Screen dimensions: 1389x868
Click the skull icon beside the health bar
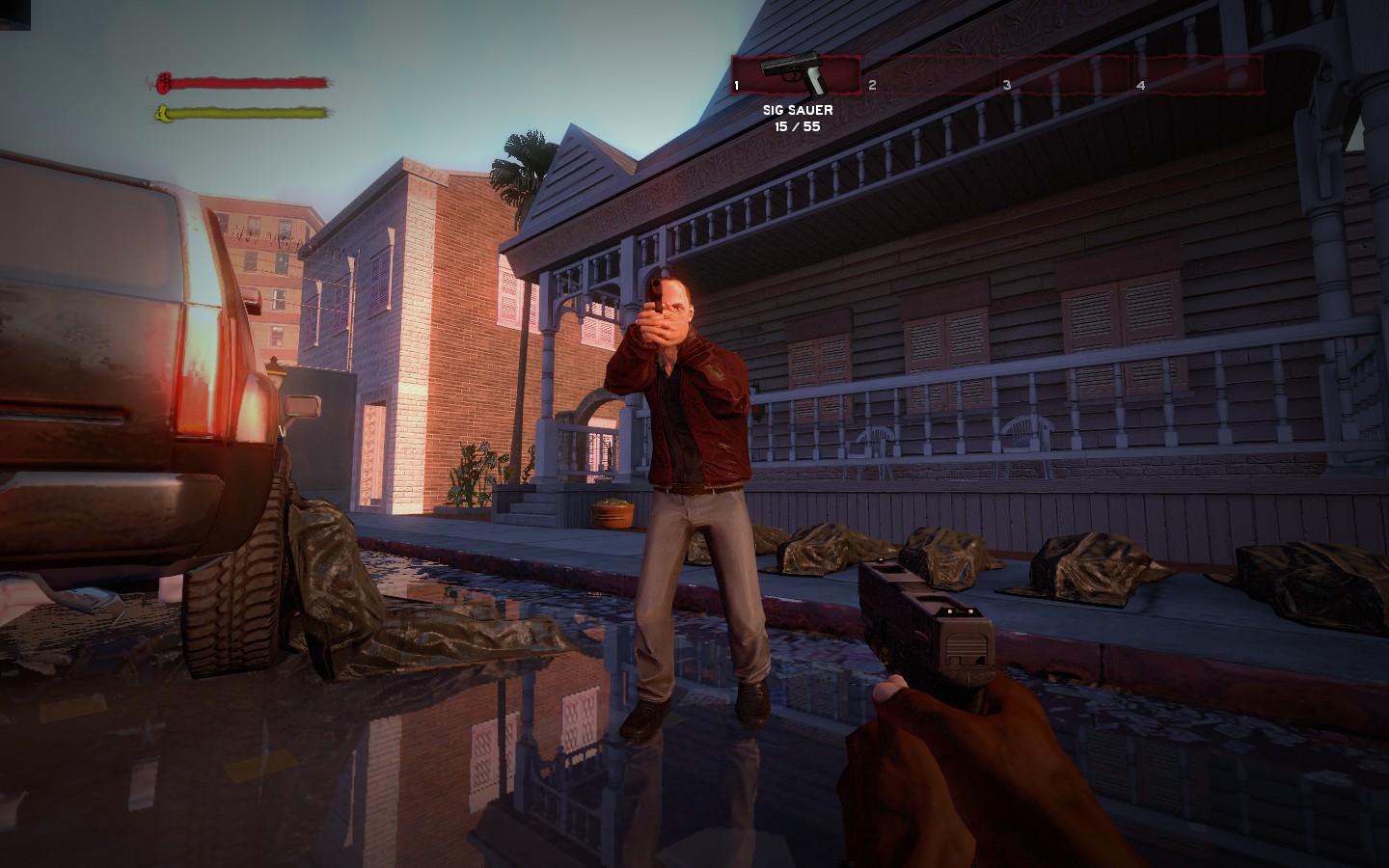pos(162,81)
